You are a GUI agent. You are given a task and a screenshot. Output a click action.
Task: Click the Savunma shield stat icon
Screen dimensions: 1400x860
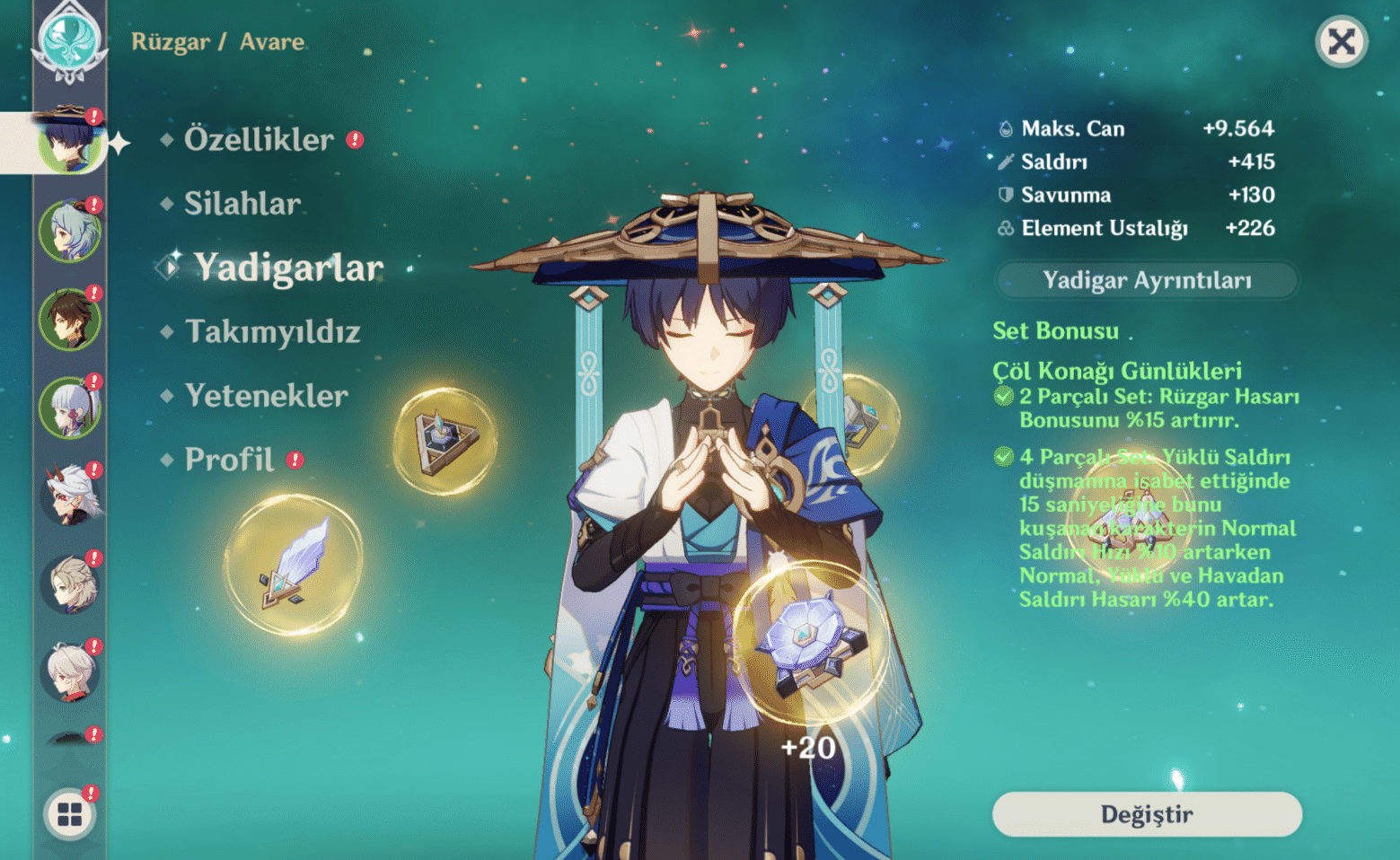click(1005, 195)
